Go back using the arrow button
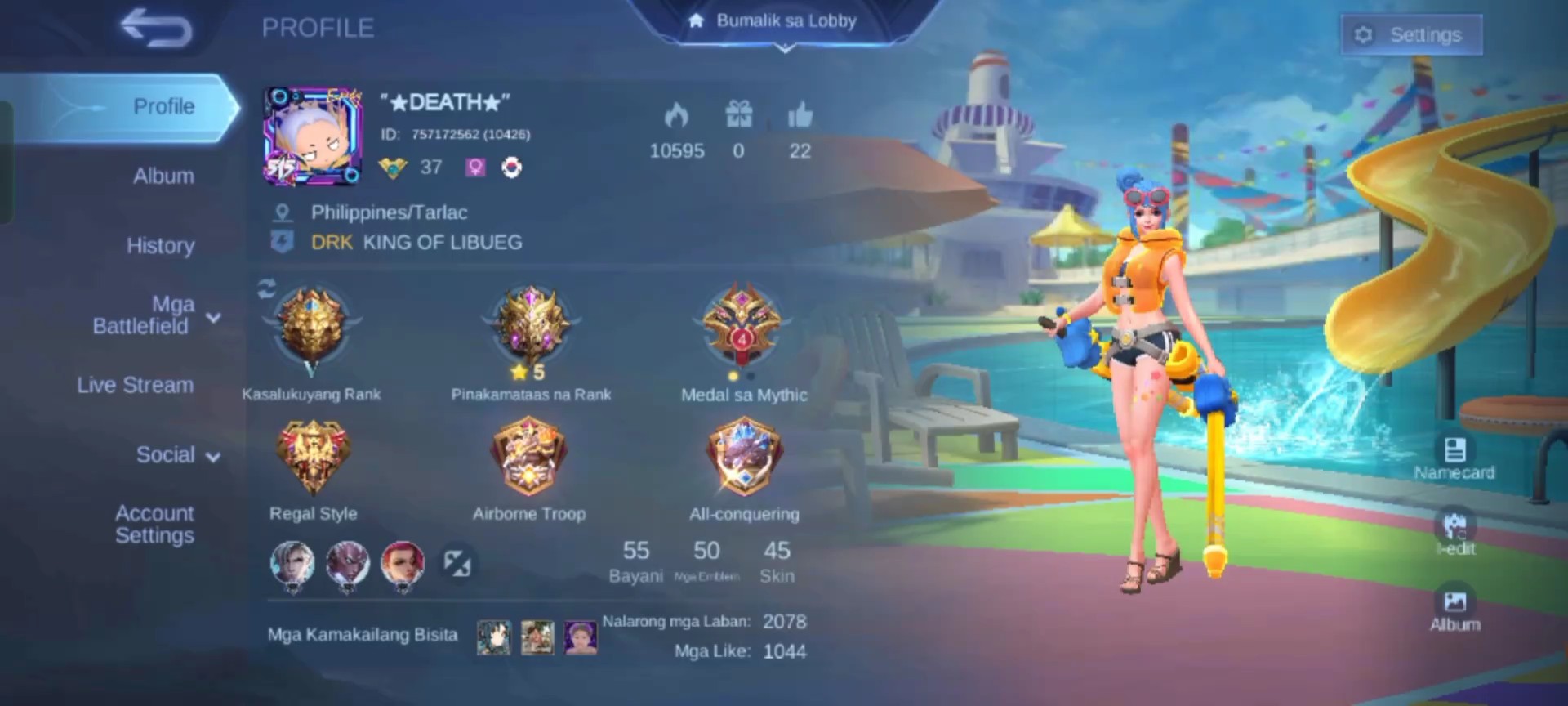The image size is (1568, 706). click(156, 29)
